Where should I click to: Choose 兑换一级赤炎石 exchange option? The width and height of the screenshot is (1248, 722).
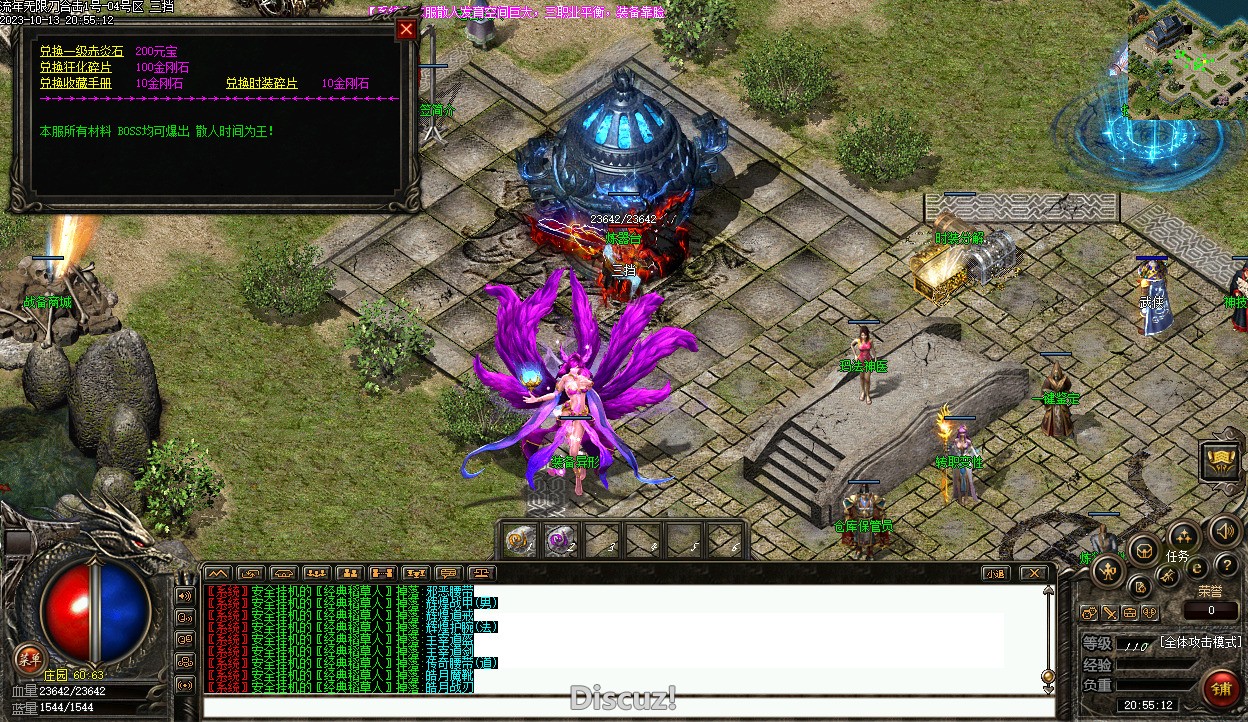tap(81, 51)
